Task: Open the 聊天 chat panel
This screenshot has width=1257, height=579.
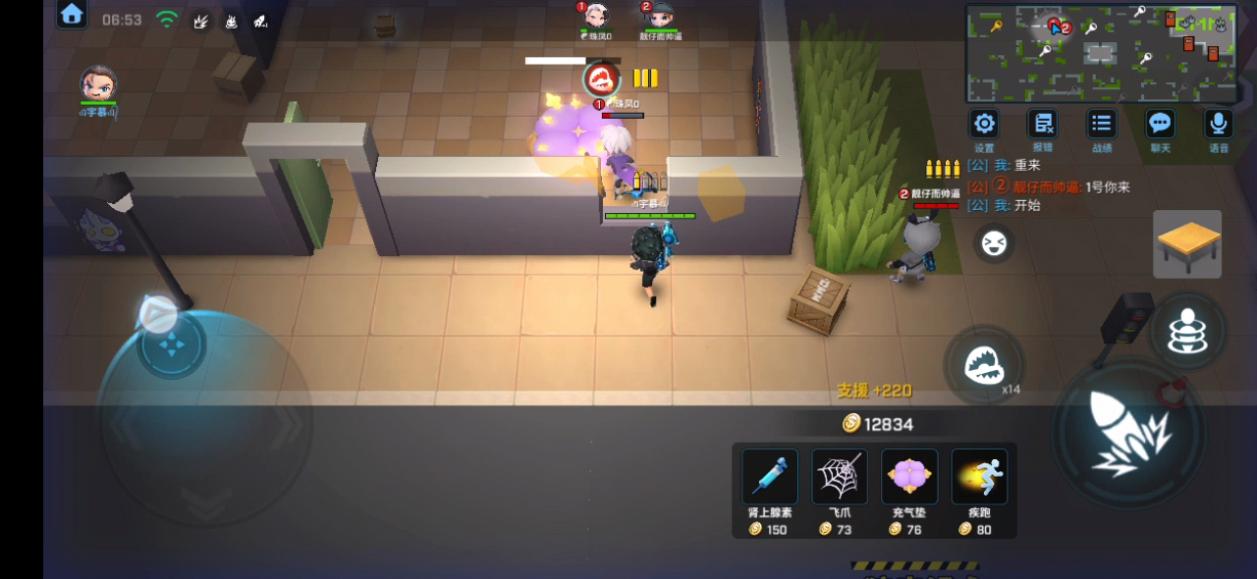Action: pos(1160,123)
